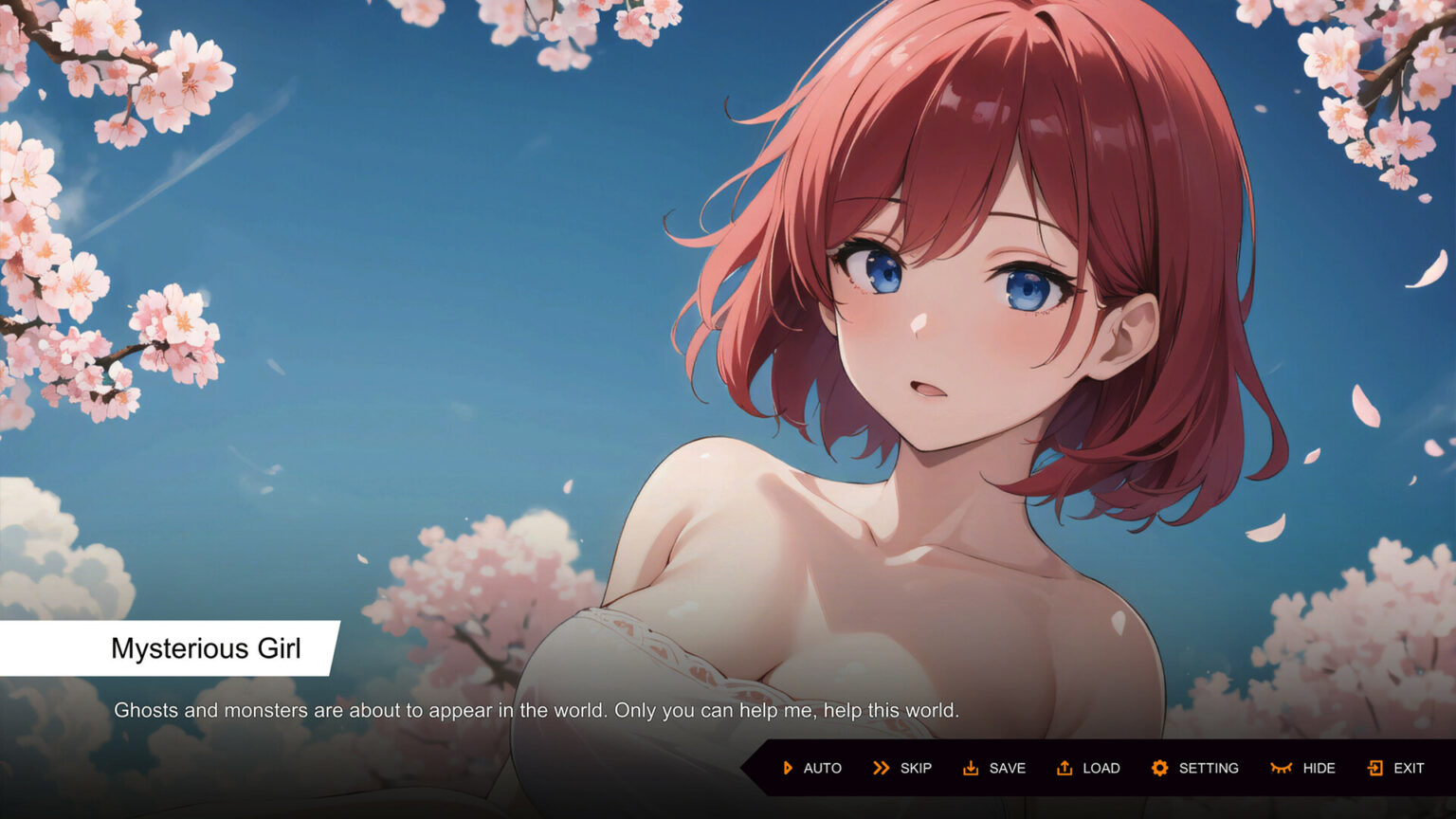Select the double-chevron Skip icon
The width and height of the screenshot is (1456, 819).
880,768
